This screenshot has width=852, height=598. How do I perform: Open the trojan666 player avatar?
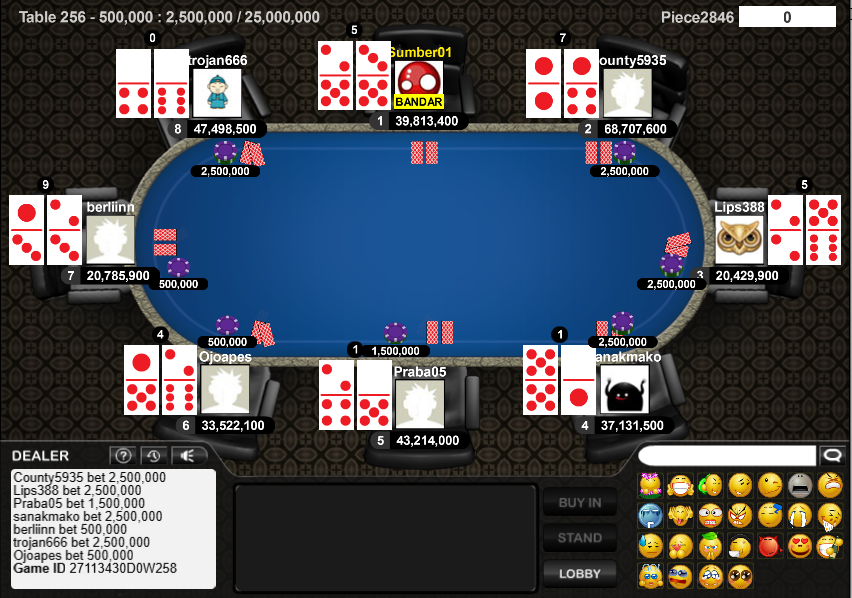click(217, 93)
